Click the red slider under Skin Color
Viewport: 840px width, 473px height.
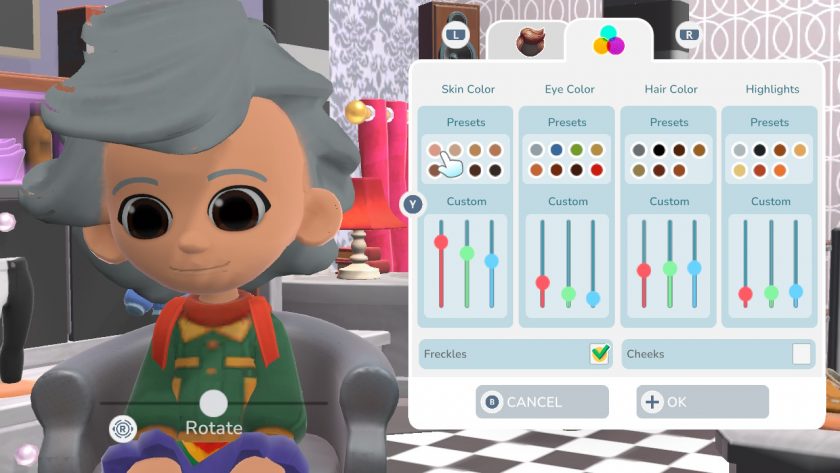tap(441, 242)
